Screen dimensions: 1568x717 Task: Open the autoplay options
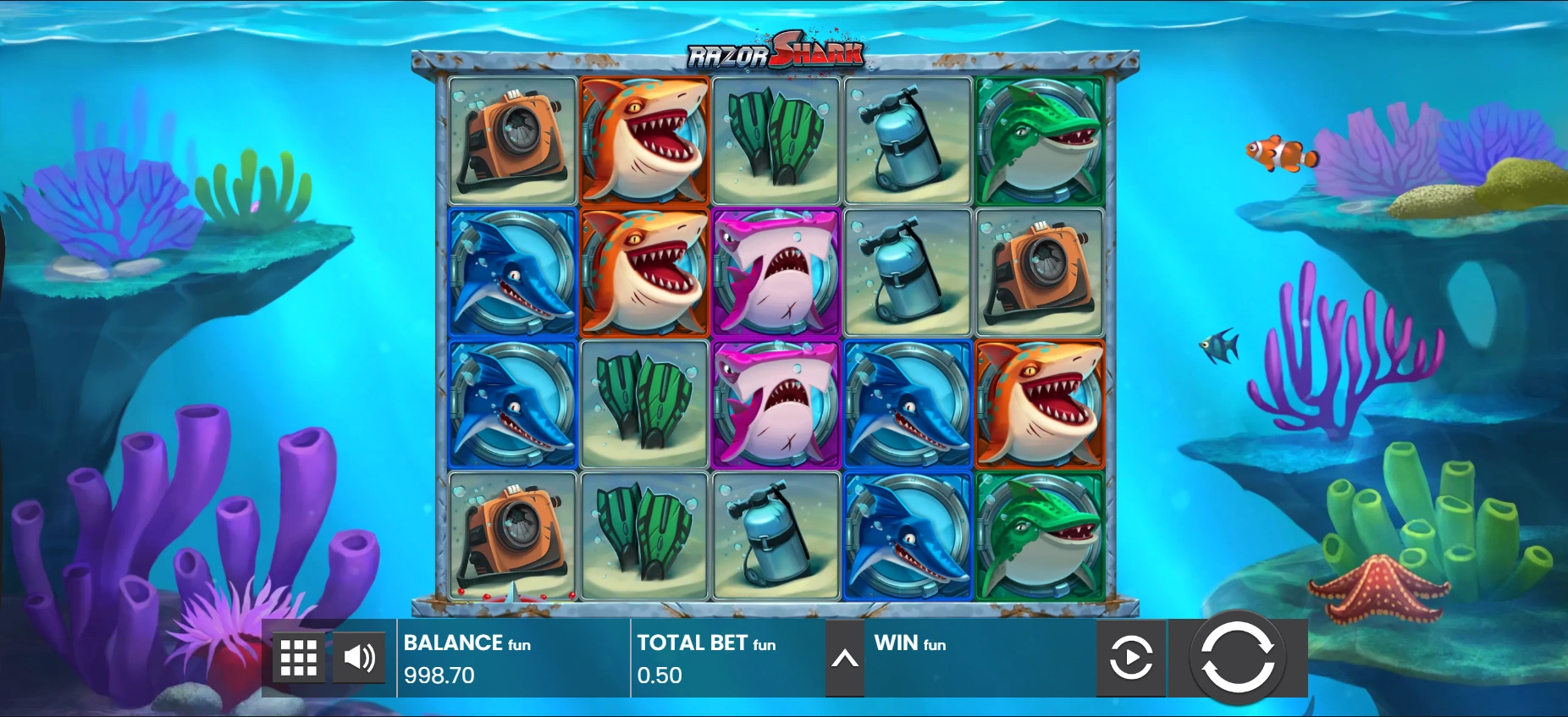click(1131, 658)
